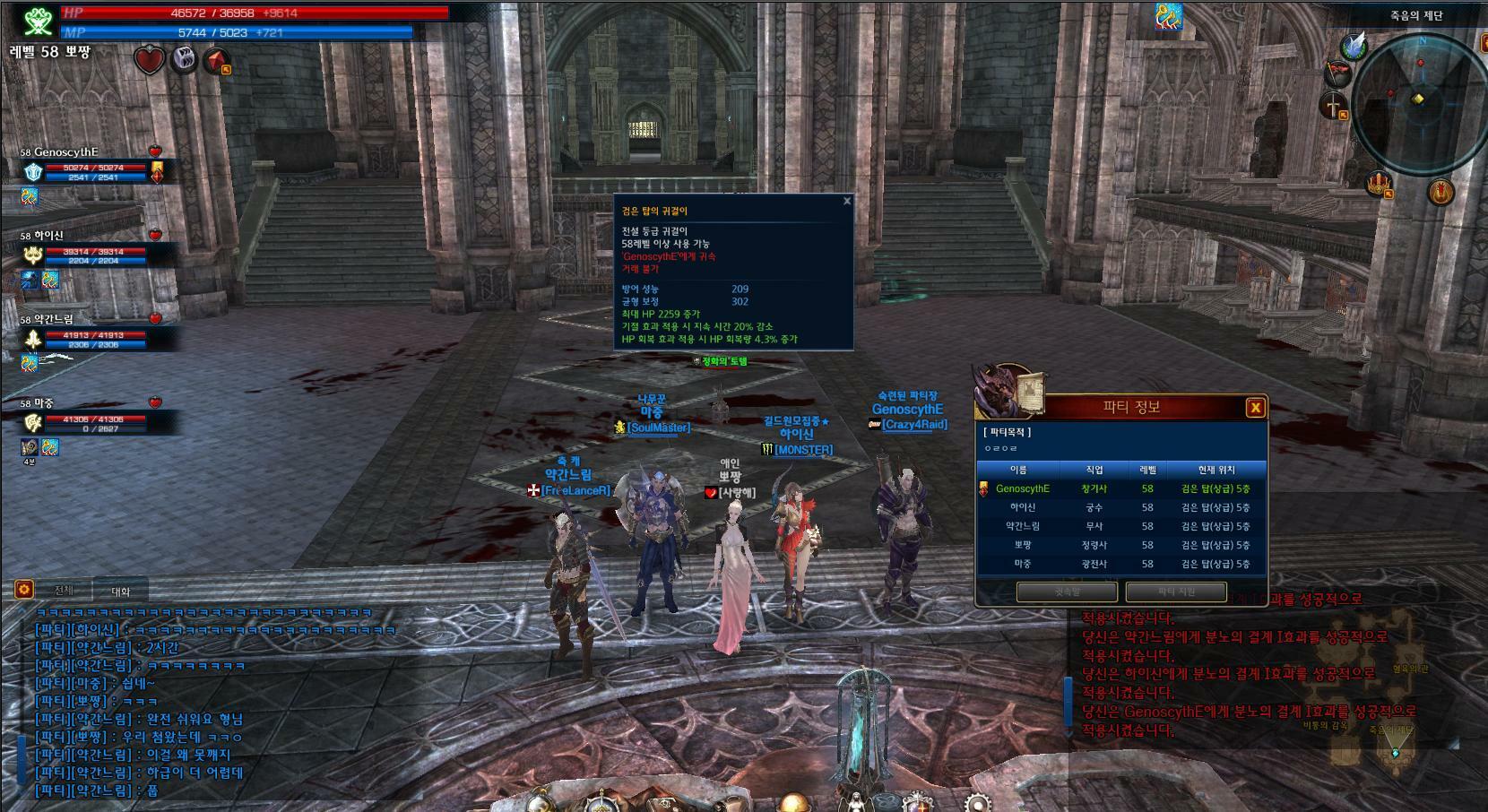Click the dice icon under MP bar
Viewport: 1488px width, 812px height.
[x=184, y=60]
